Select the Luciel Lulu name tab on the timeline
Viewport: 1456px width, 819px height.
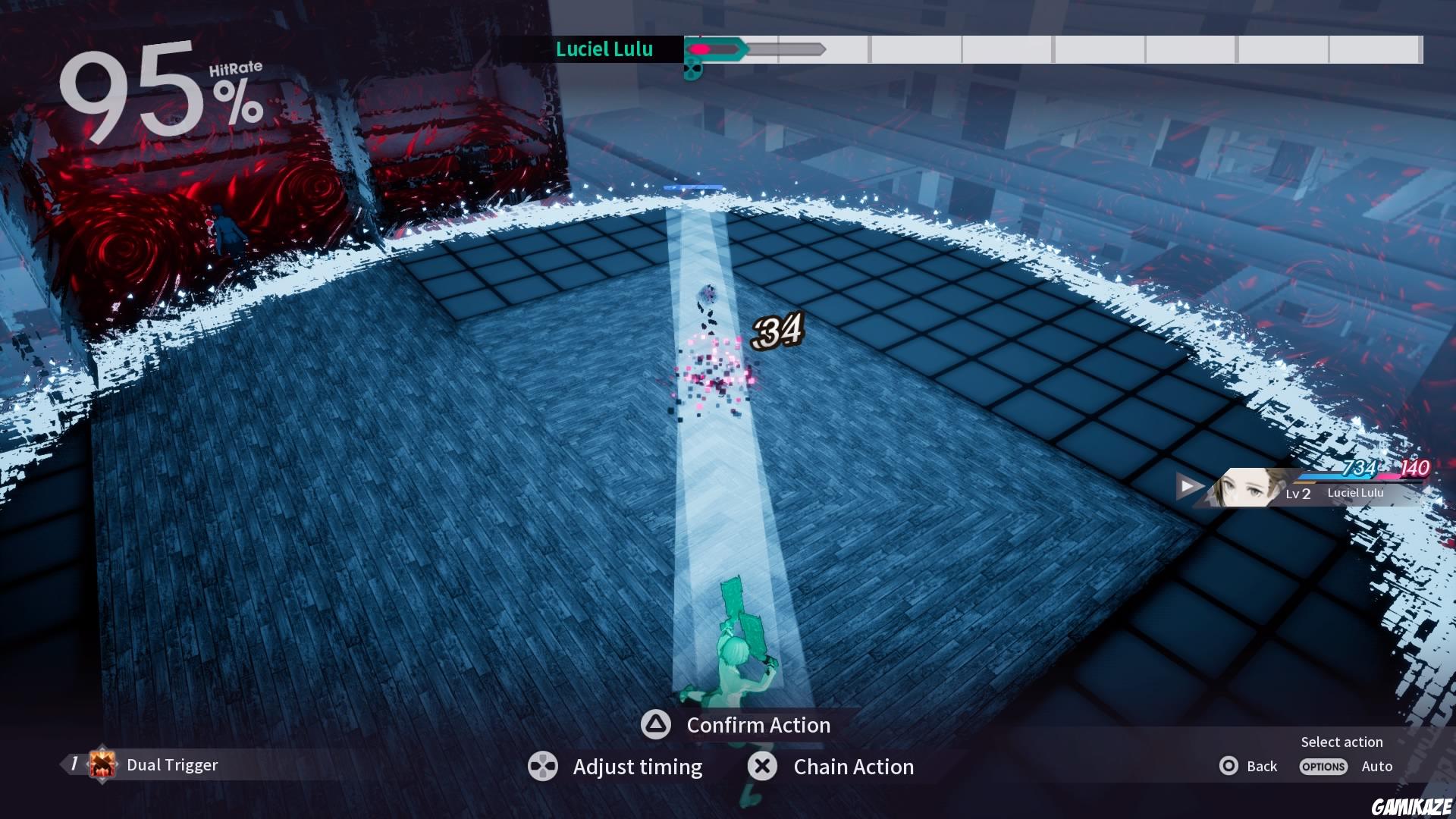tap(604, 50)
